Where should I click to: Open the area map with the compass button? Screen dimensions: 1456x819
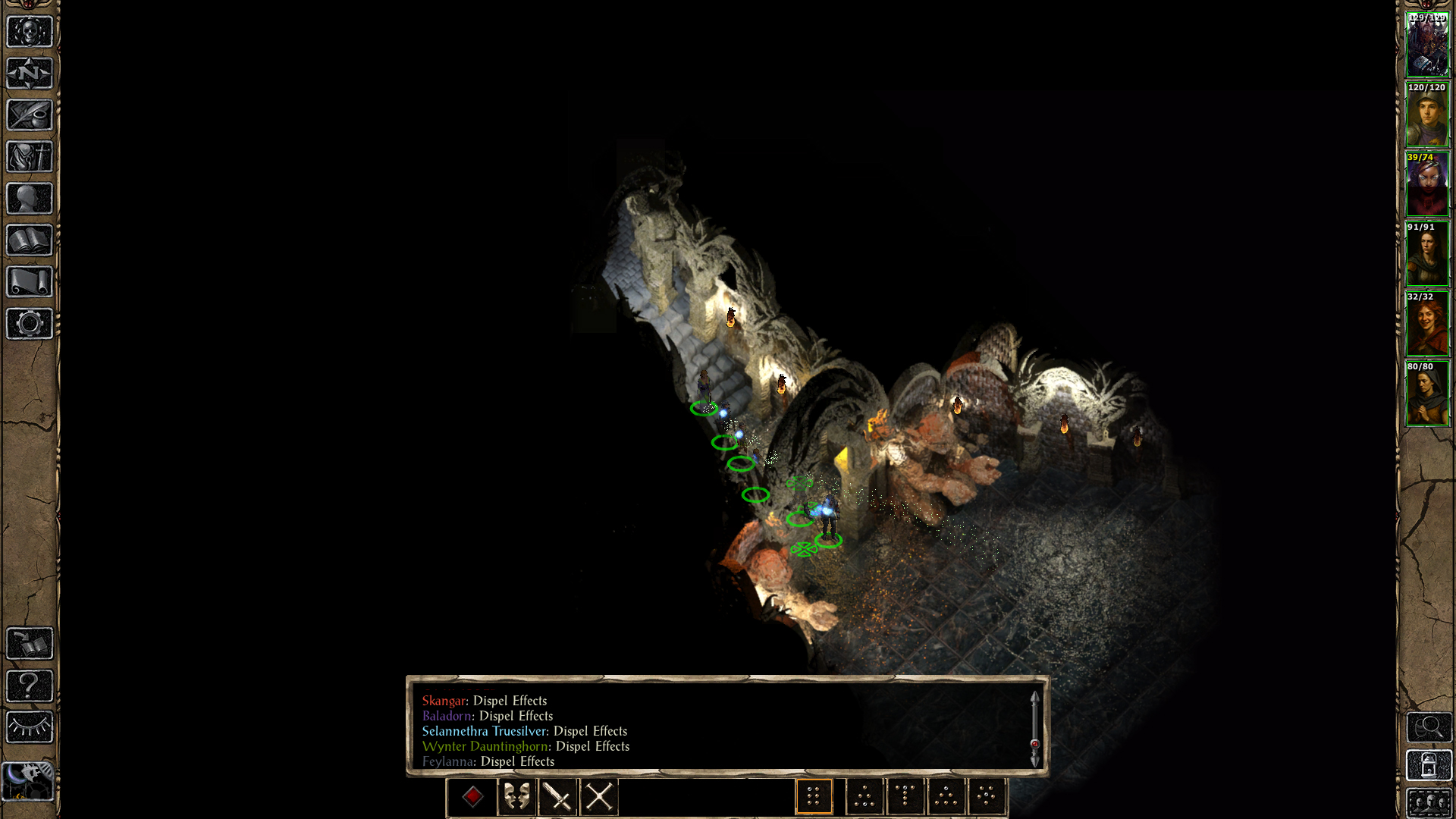tap(30, 74)
